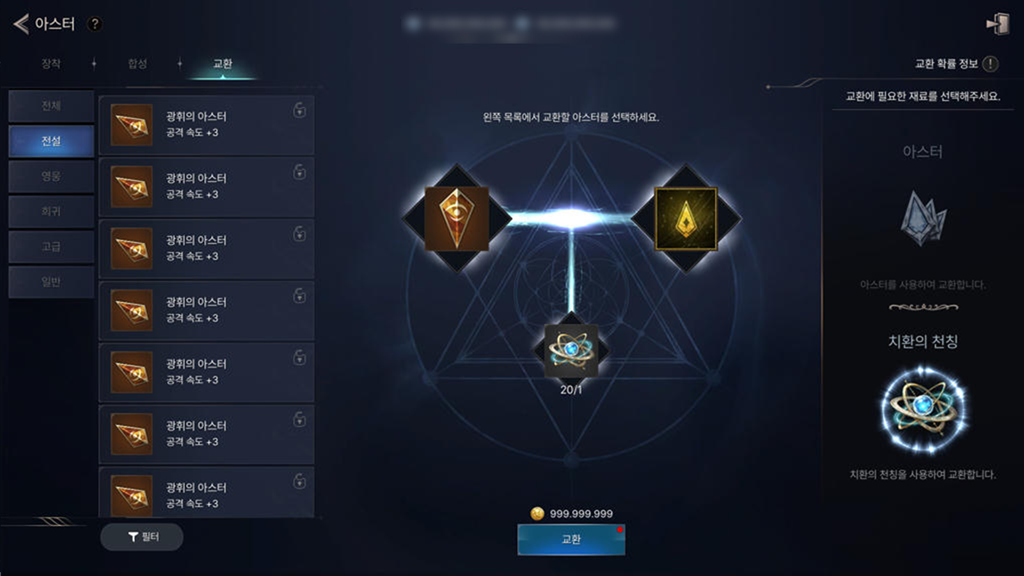Select the red shield aster slot
The height and width of the screenshot is (576, 1024).
456,218
